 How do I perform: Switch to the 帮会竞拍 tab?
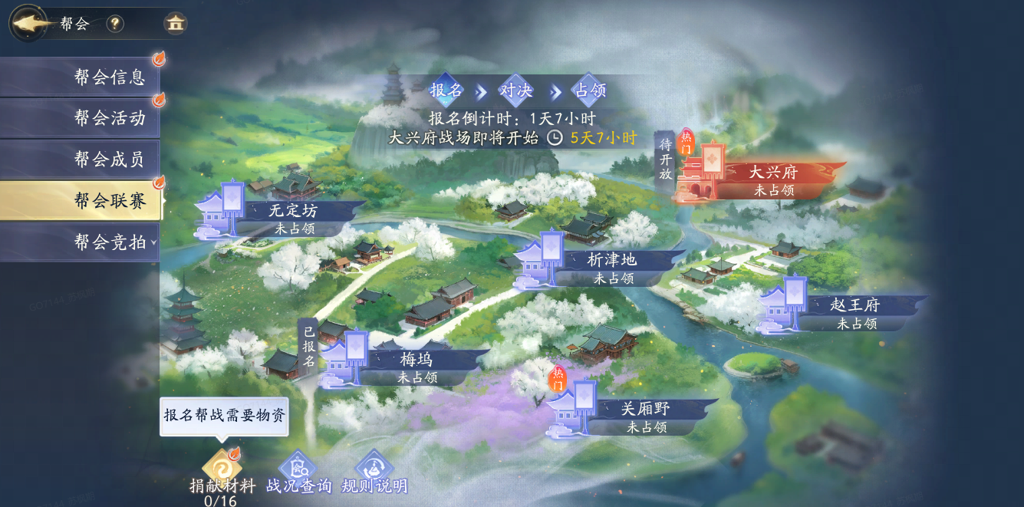[80, 242]
